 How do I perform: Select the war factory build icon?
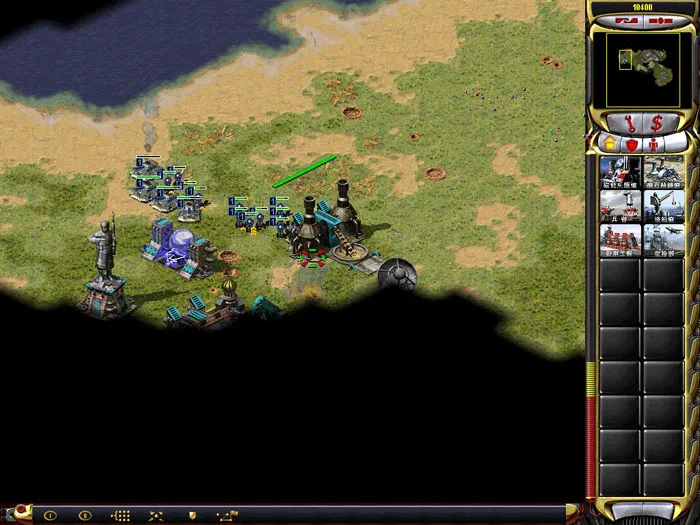pos(620,240)
